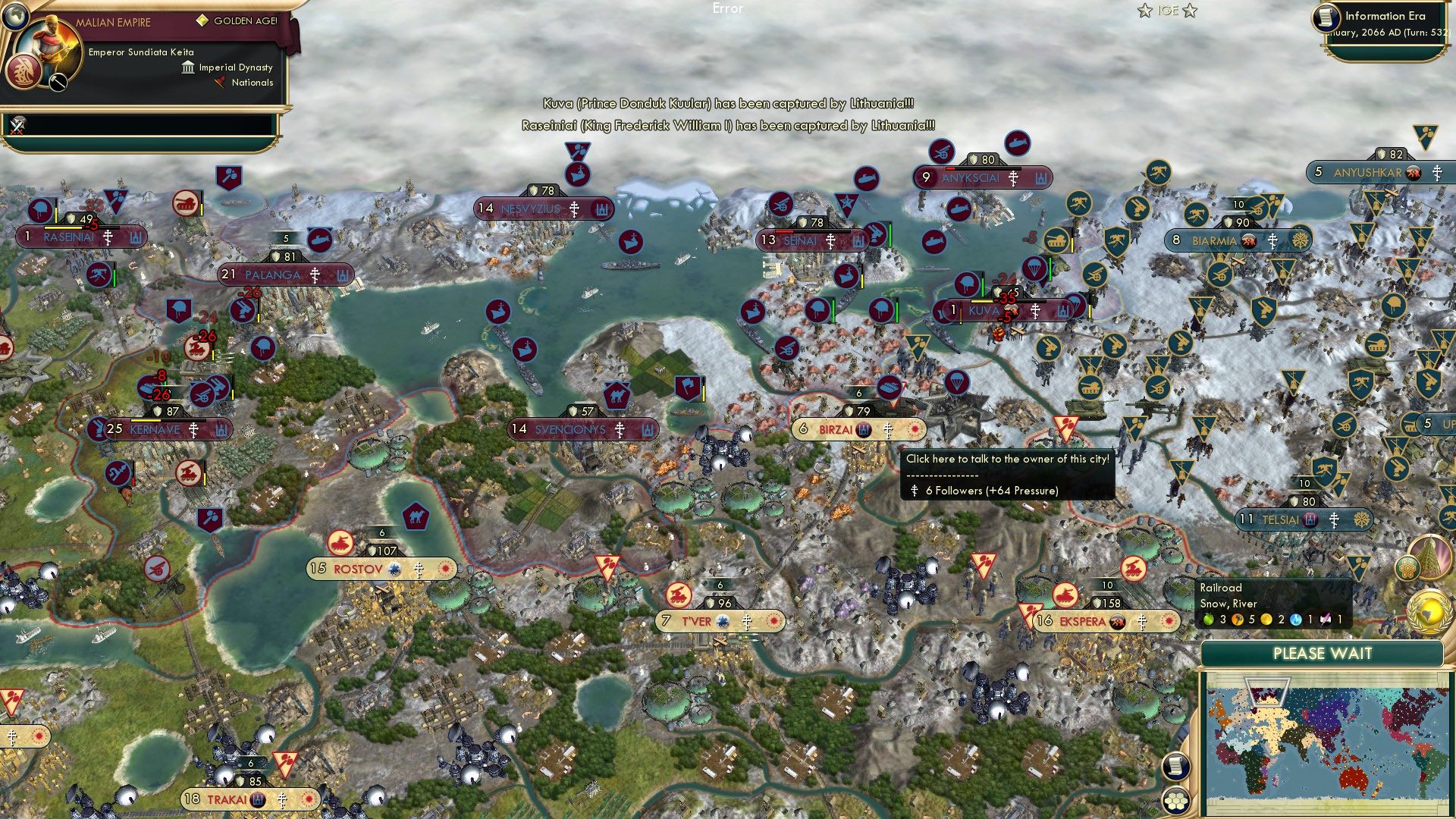
Task: Toggle the star left of IGE
Action: tap(1144, 10)
